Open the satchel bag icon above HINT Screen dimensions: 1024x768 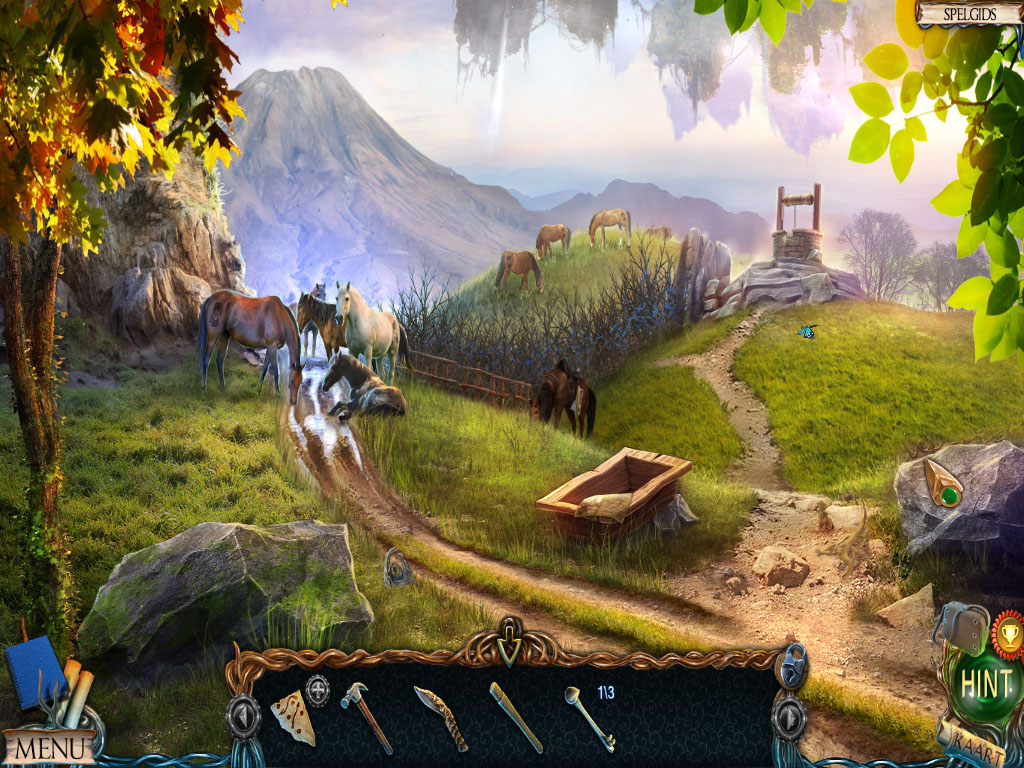(961, 626)
